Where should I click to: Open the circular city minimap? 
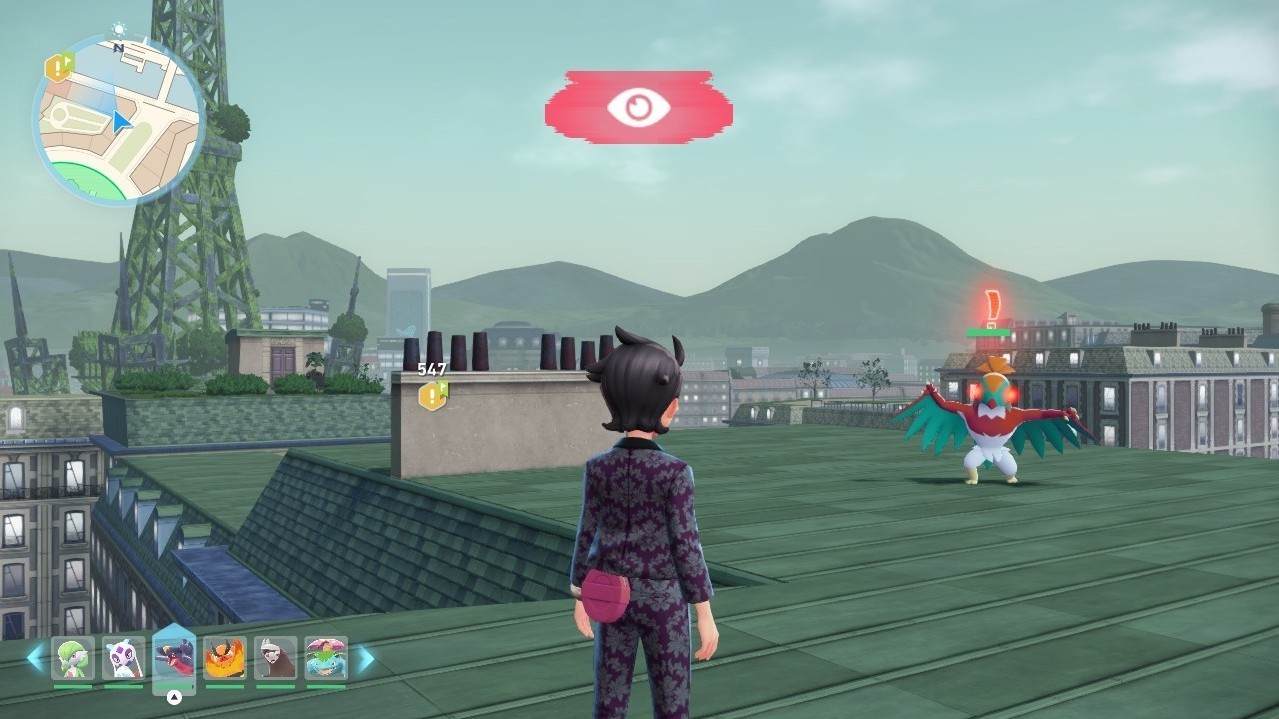[118, 121]
